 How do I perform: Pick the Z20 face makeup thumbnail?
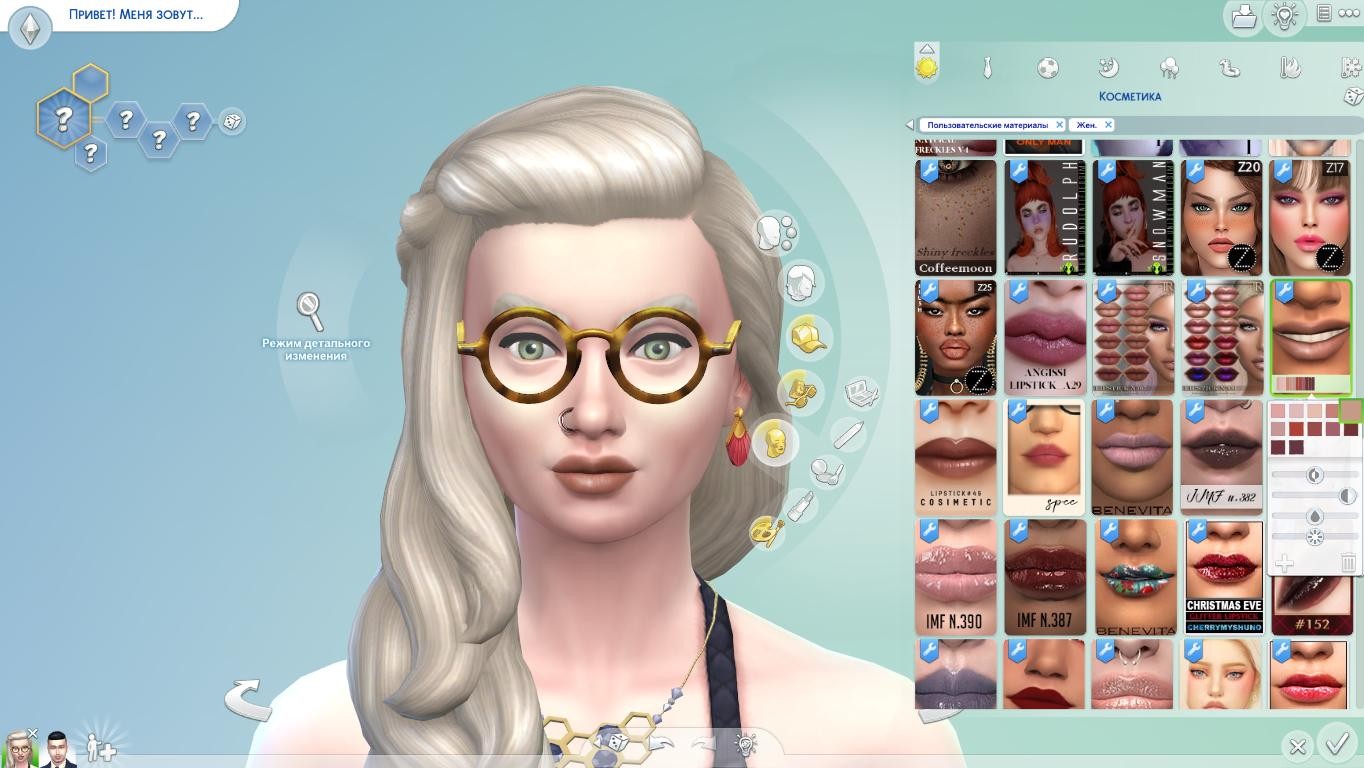(1221, 218)
